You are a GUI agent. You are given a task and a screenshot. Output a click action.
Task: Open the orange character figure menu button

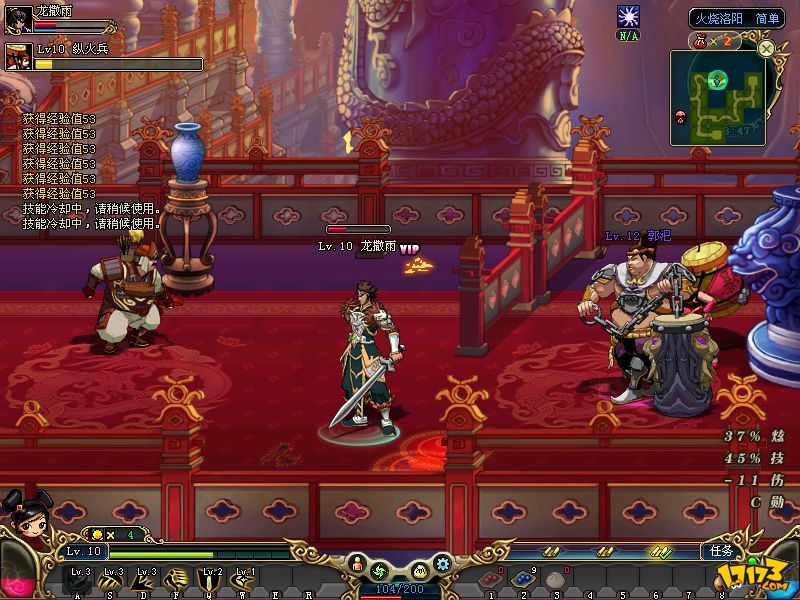click(x=356, y=567)
